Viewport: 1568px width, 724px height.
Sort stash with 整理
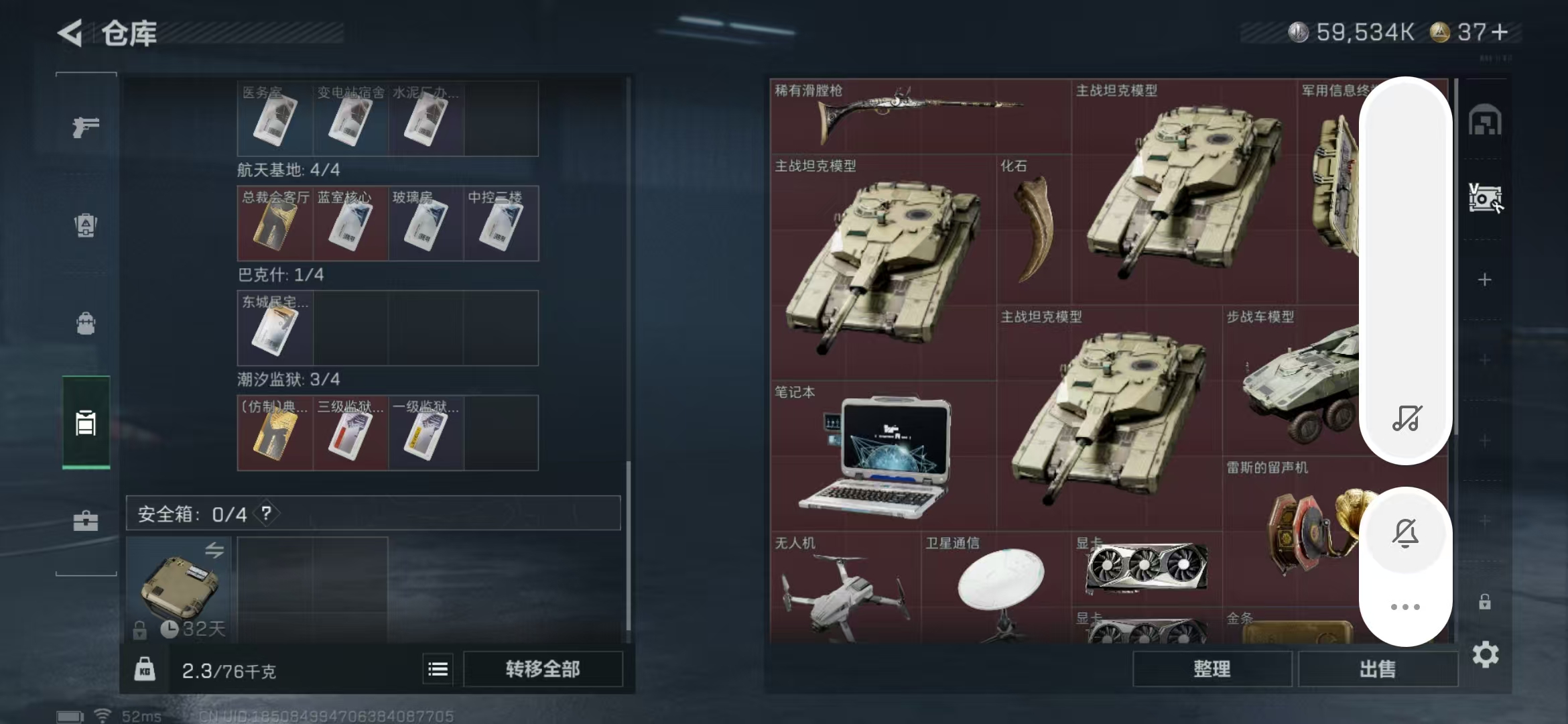[1212, 669]
